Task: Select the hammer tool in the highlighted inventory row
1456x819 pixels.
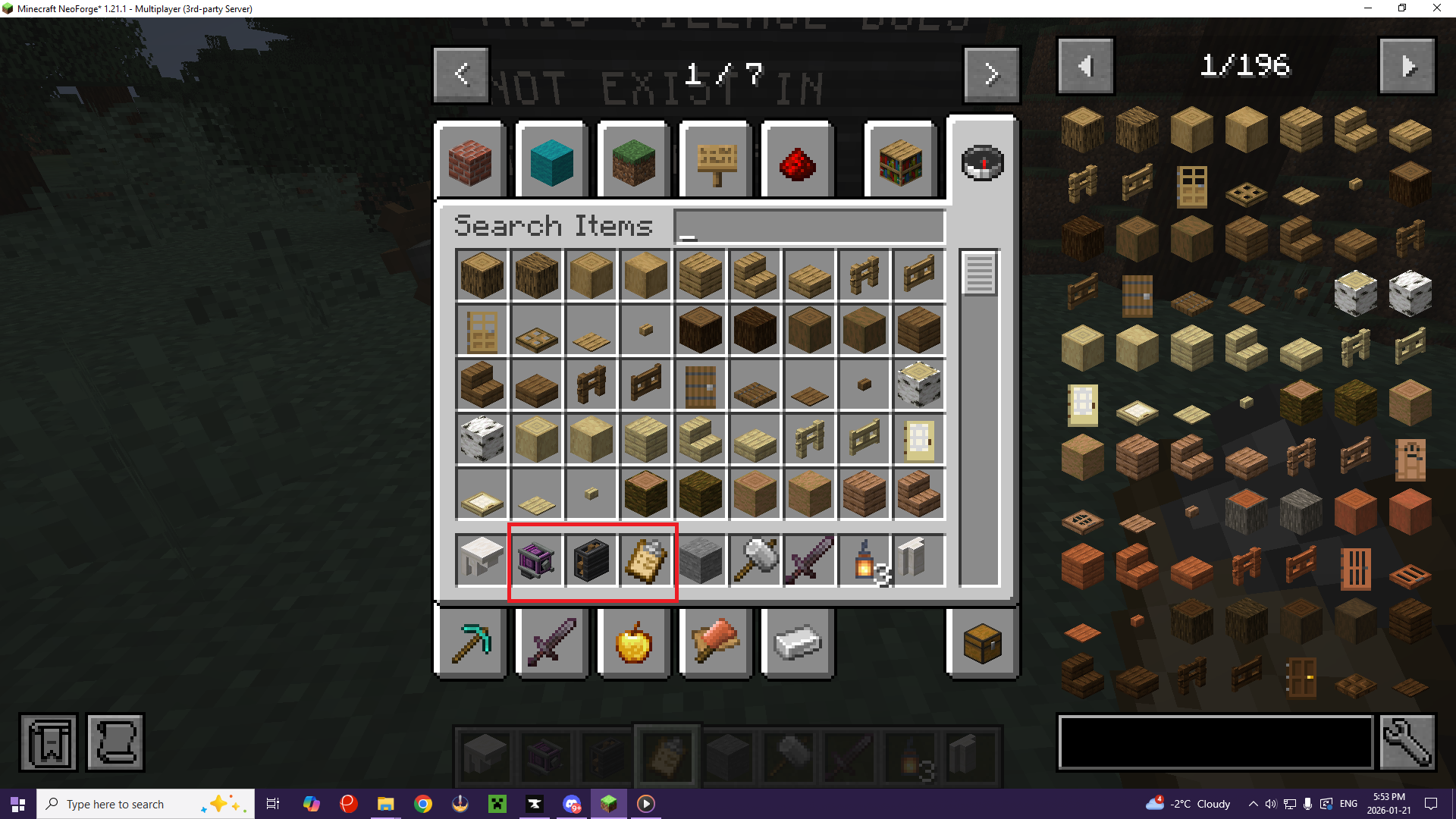Action: (755, 560)
